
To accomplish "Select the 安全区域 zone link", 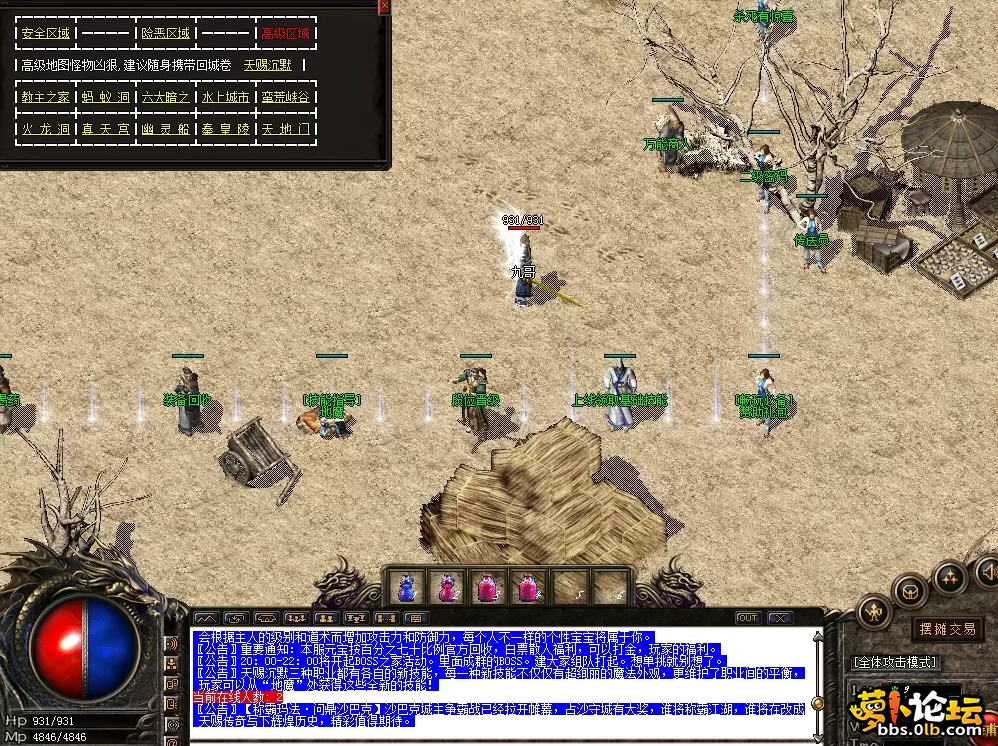I will (x=46, y=33).
